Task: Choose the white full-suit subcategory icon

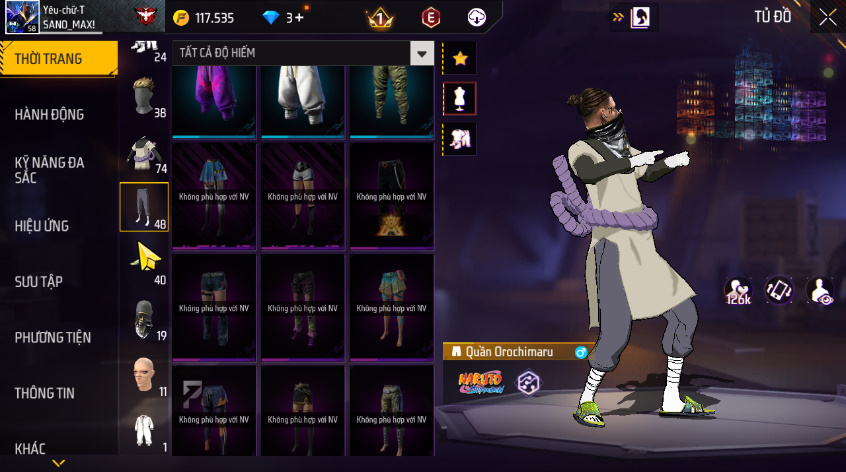Action: point(144,430)
